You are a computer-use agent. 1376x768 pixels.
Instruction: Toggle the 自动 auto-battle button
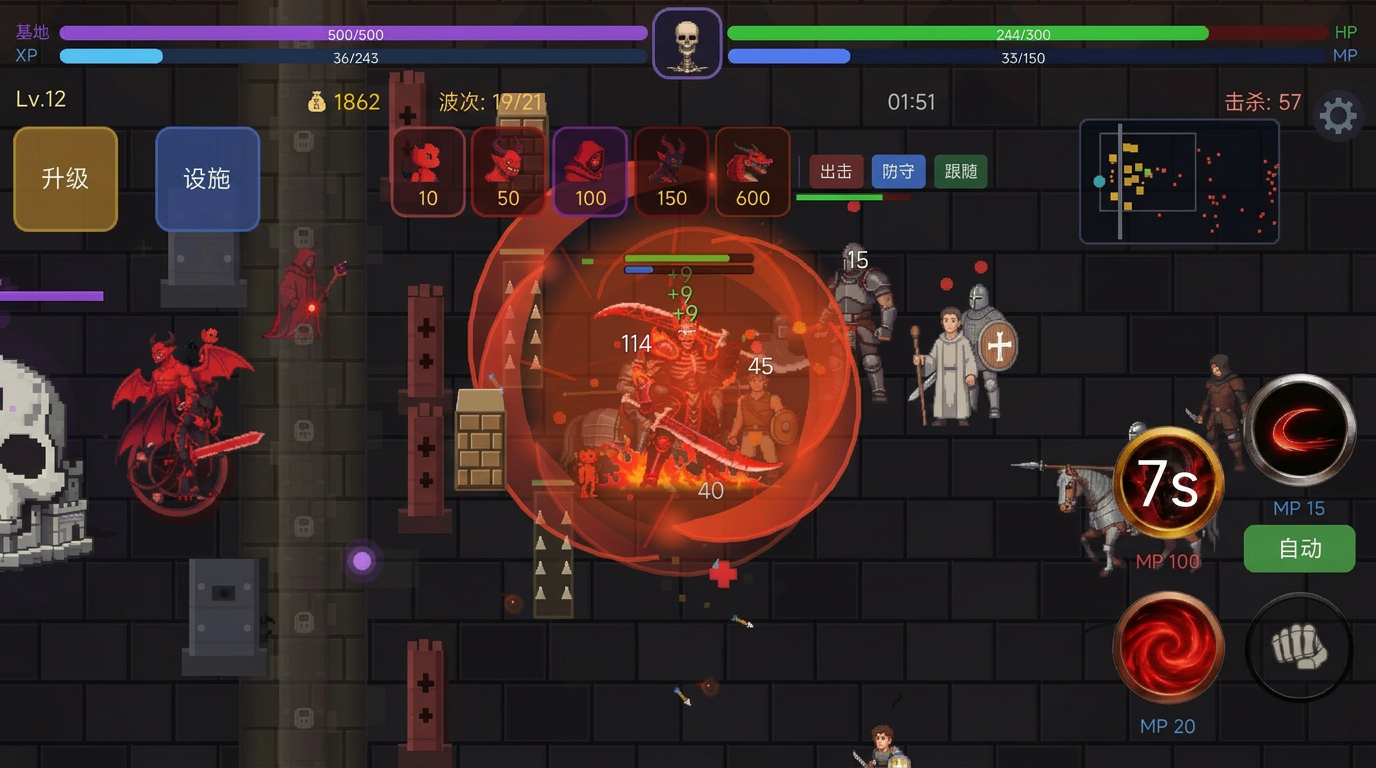pyautogui.click(x=1299, y=549)
